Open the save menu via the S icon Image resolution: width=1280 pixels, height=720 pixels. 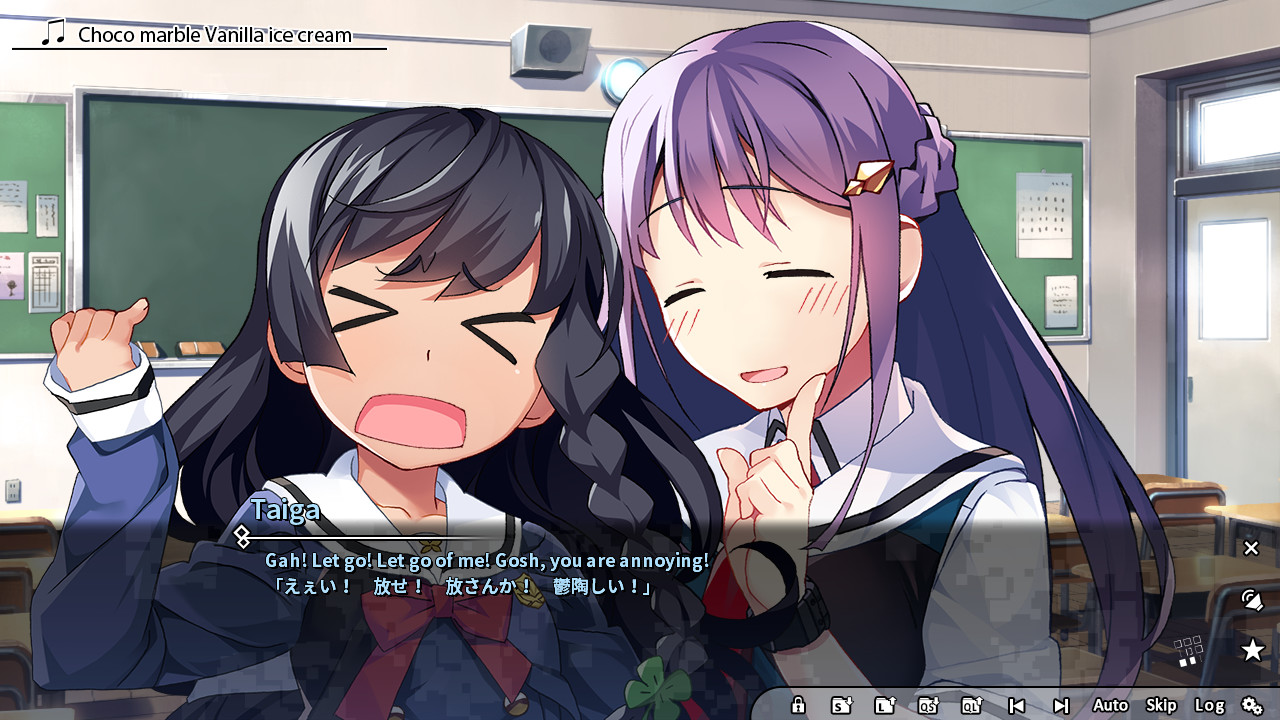(841, 705)
